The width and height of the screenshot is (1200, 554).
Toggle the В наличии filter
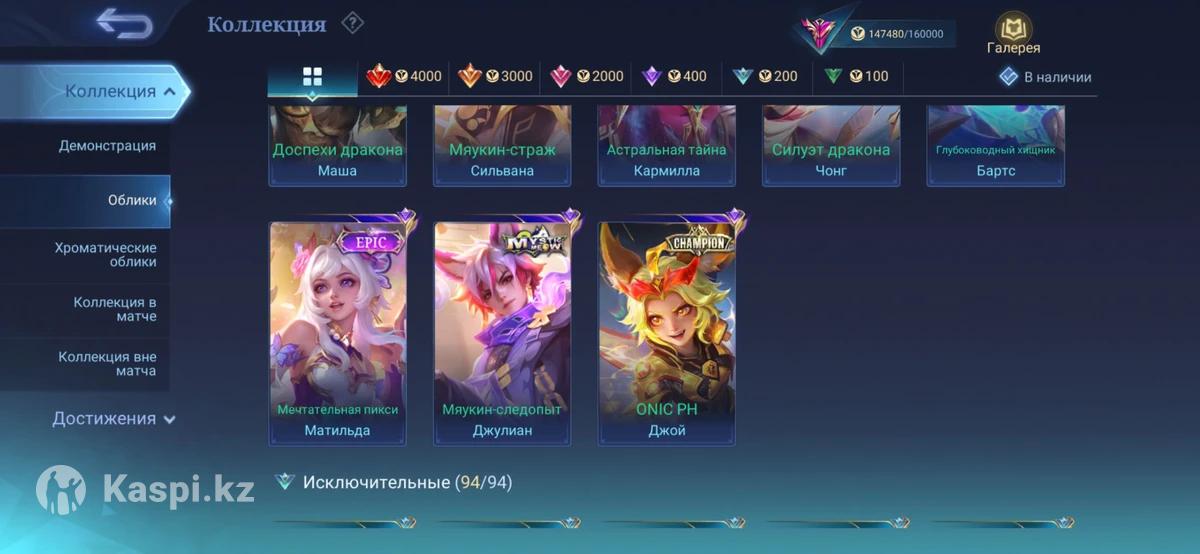1046,77
